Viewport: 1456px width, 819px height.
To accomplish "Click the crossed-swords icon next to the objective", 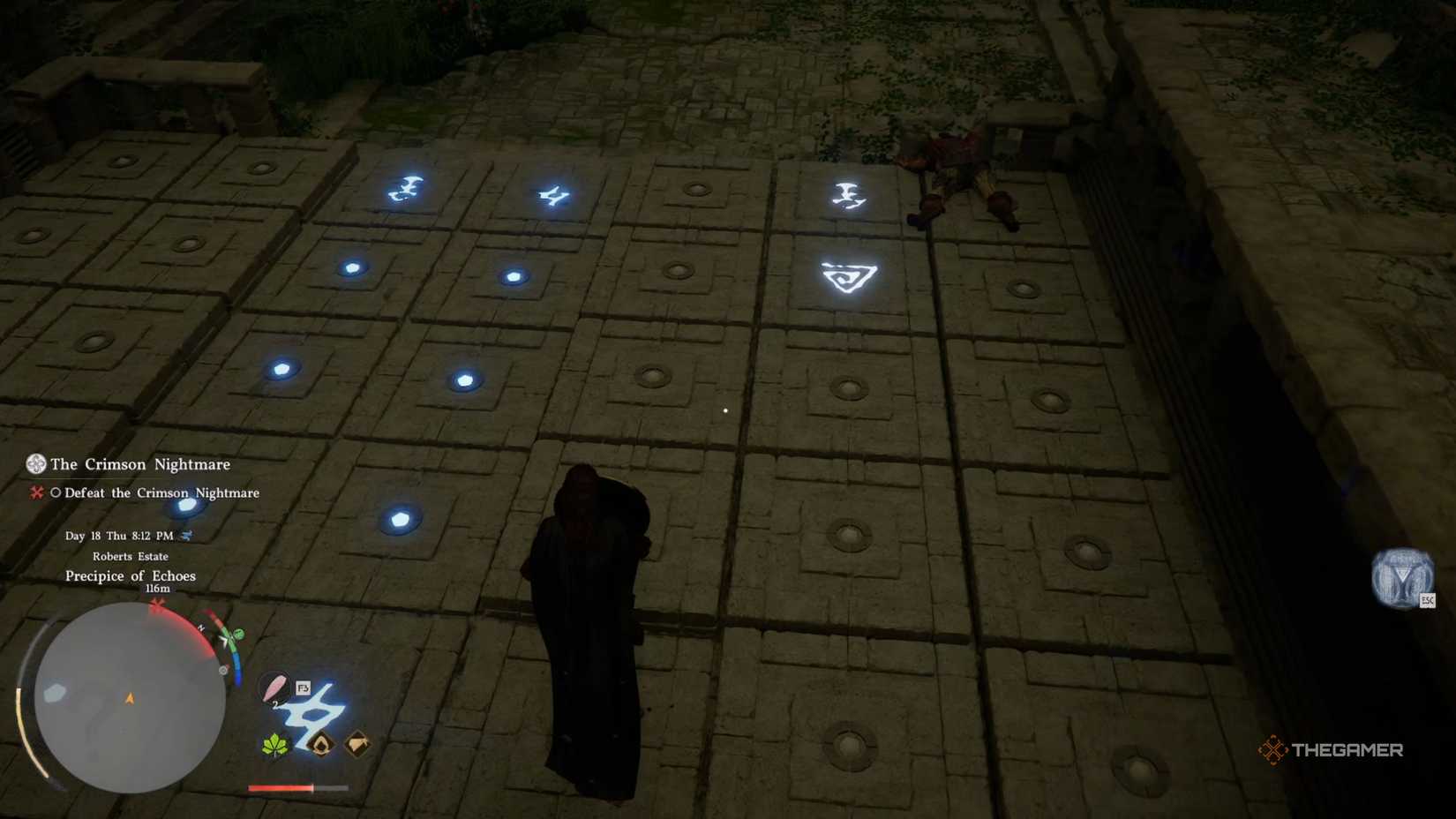I will coord(37,493).
